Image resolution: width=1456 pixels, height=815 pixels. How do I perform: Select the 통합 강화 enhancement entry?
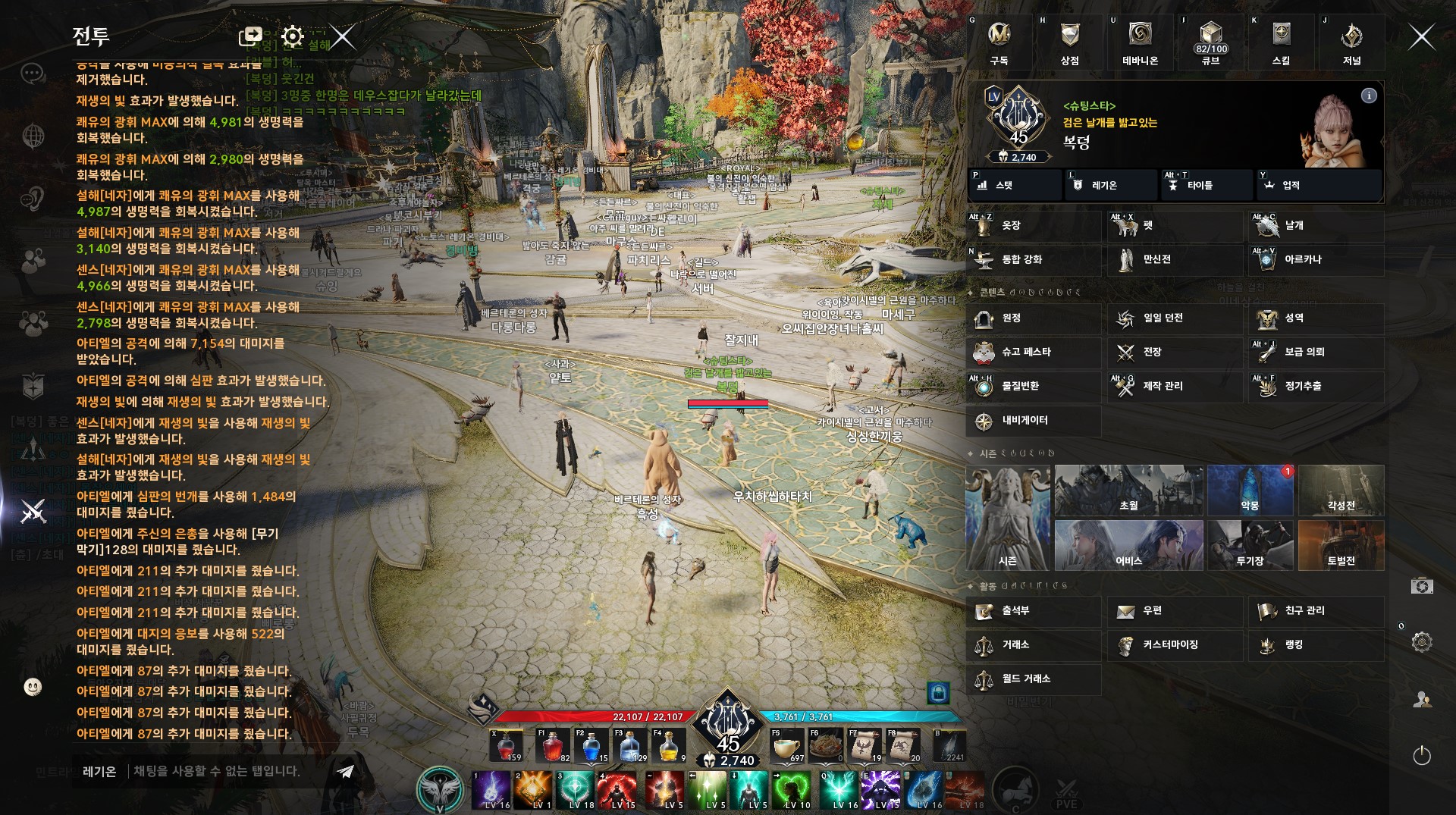[1034, 260]
